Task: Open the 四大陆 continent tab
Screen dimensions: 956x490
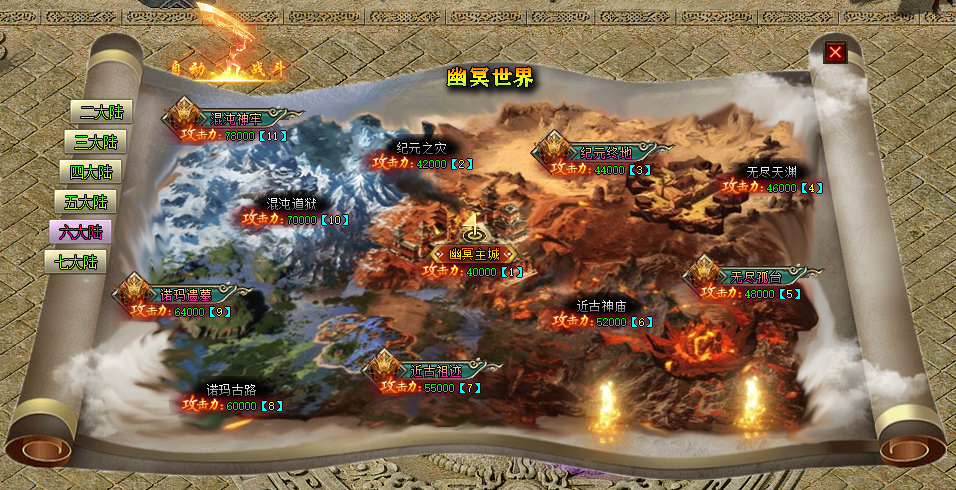Action: click(90, 172)
